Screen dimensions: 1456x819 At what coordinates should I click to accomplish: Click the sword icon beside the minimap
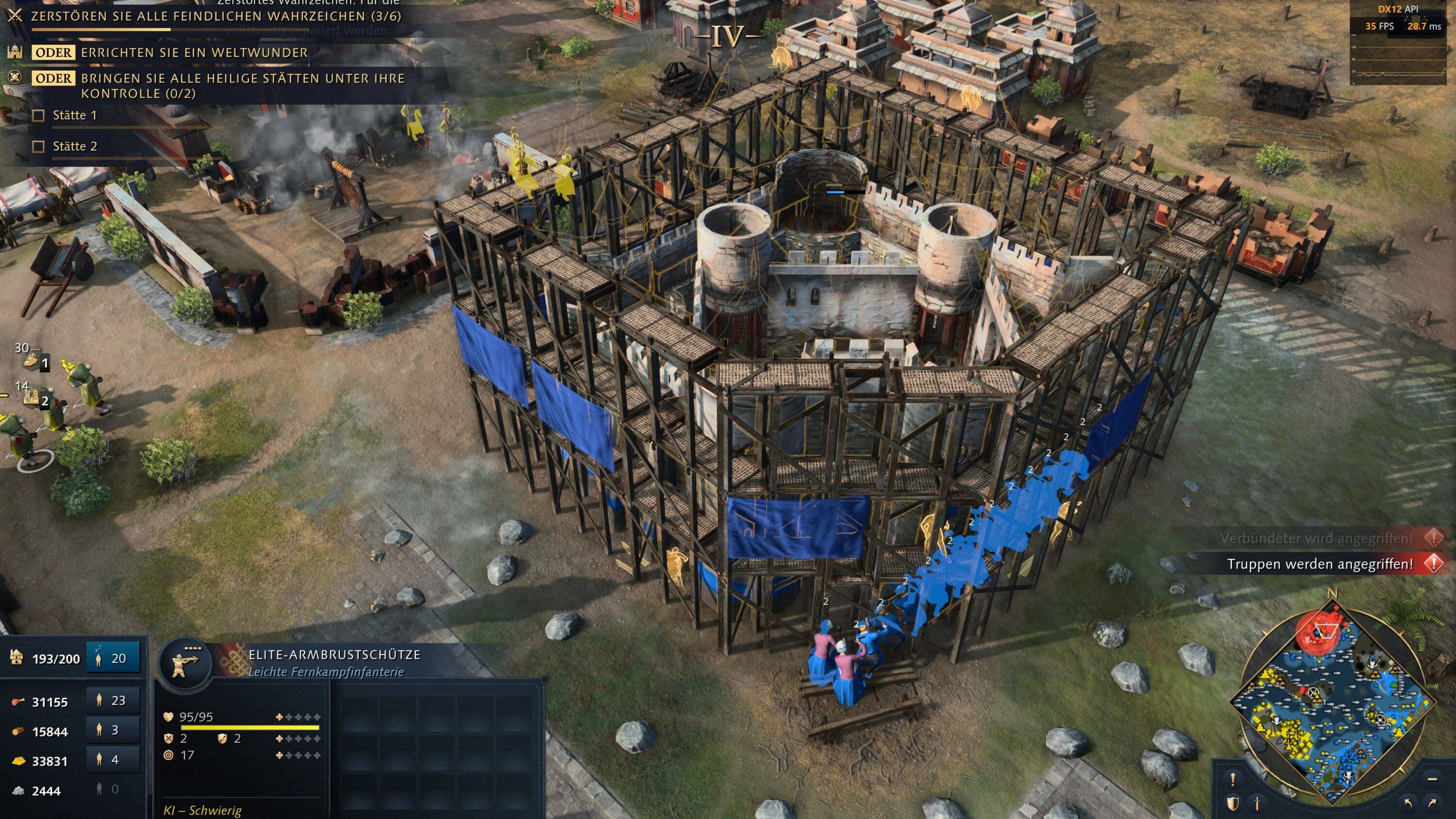click(x=1257, y=803)
